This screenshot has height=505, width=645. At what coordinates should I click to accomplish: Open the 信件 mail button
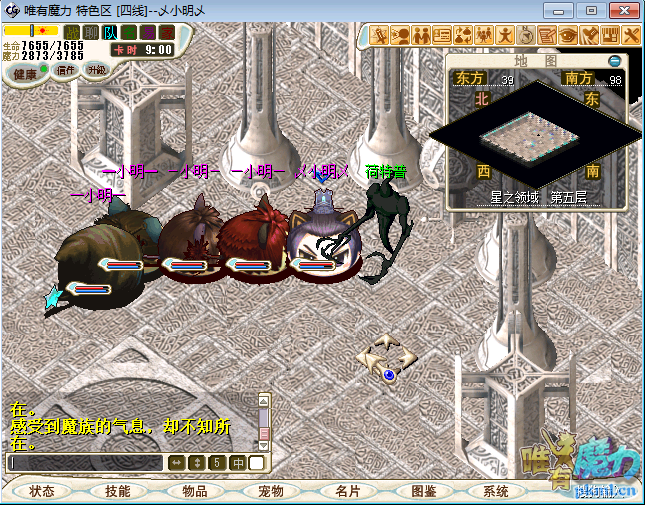pos(66,70)
